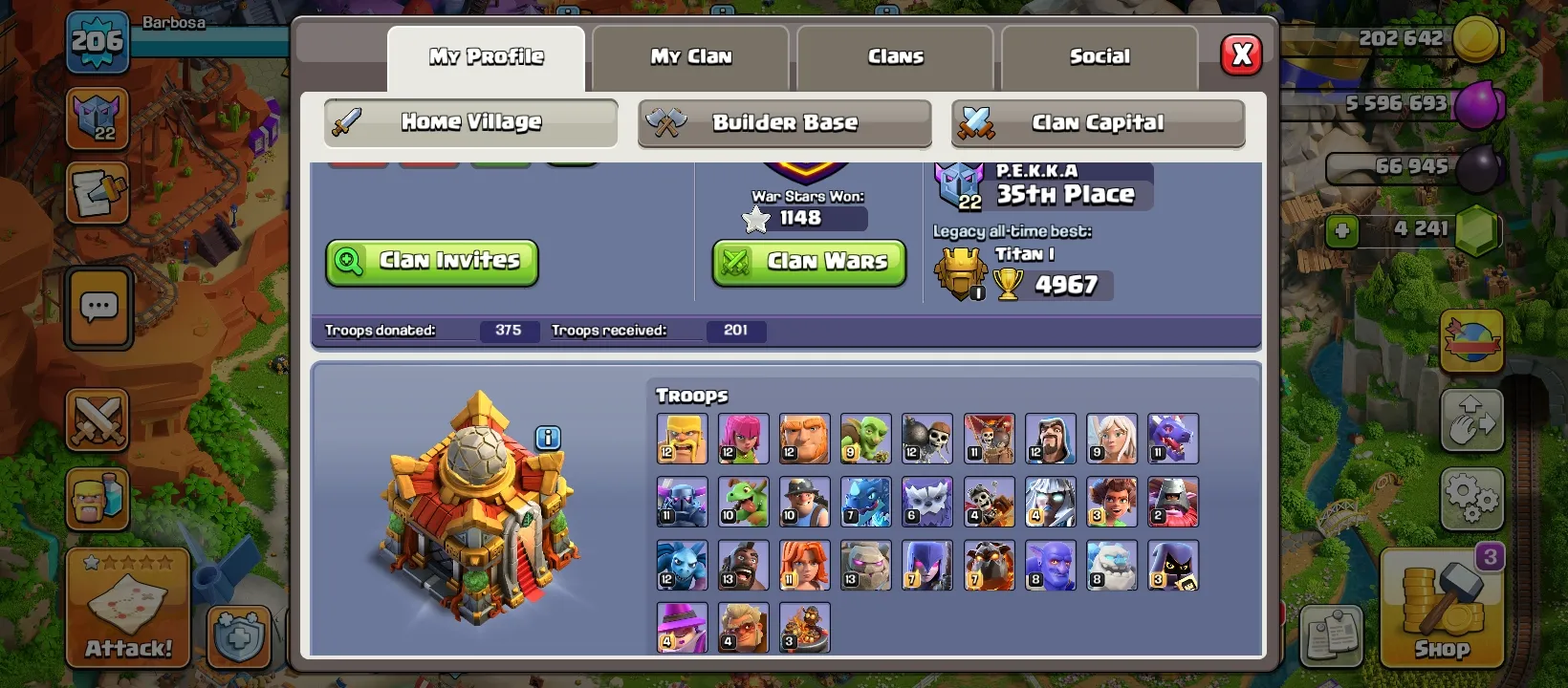Viewport: 1568px width, 688px height.
Task: Select the Barbarian troop icon
Action: click(x=681, y=439)
